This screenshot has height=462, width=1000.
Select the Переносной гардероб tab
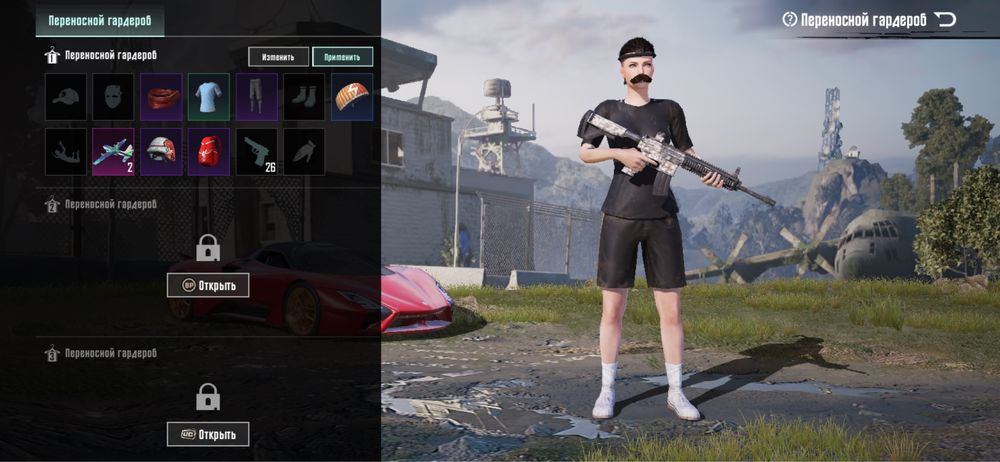pyautogui.click(x=99, y=20)
